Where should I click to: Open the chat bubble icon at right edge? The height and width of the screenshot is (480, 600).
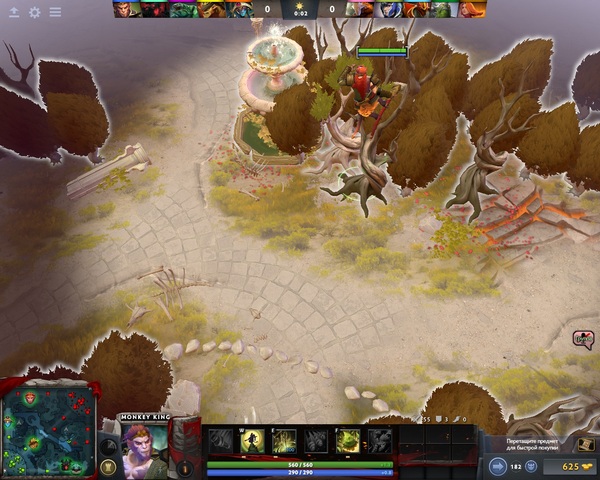(x=584, y=339)
